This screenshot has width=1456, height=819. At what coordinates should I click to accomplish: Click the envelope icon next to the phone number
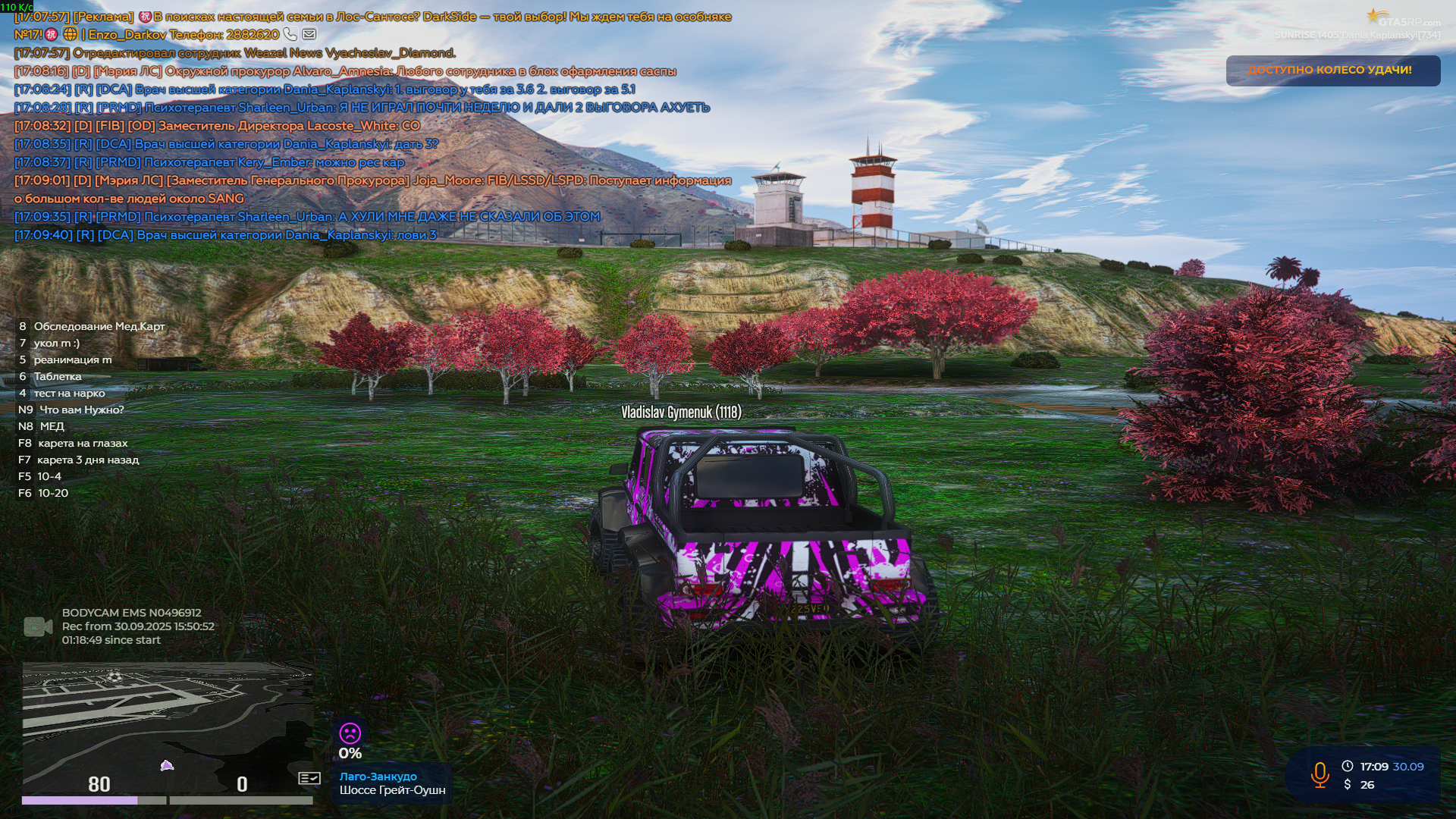(309, 34)
